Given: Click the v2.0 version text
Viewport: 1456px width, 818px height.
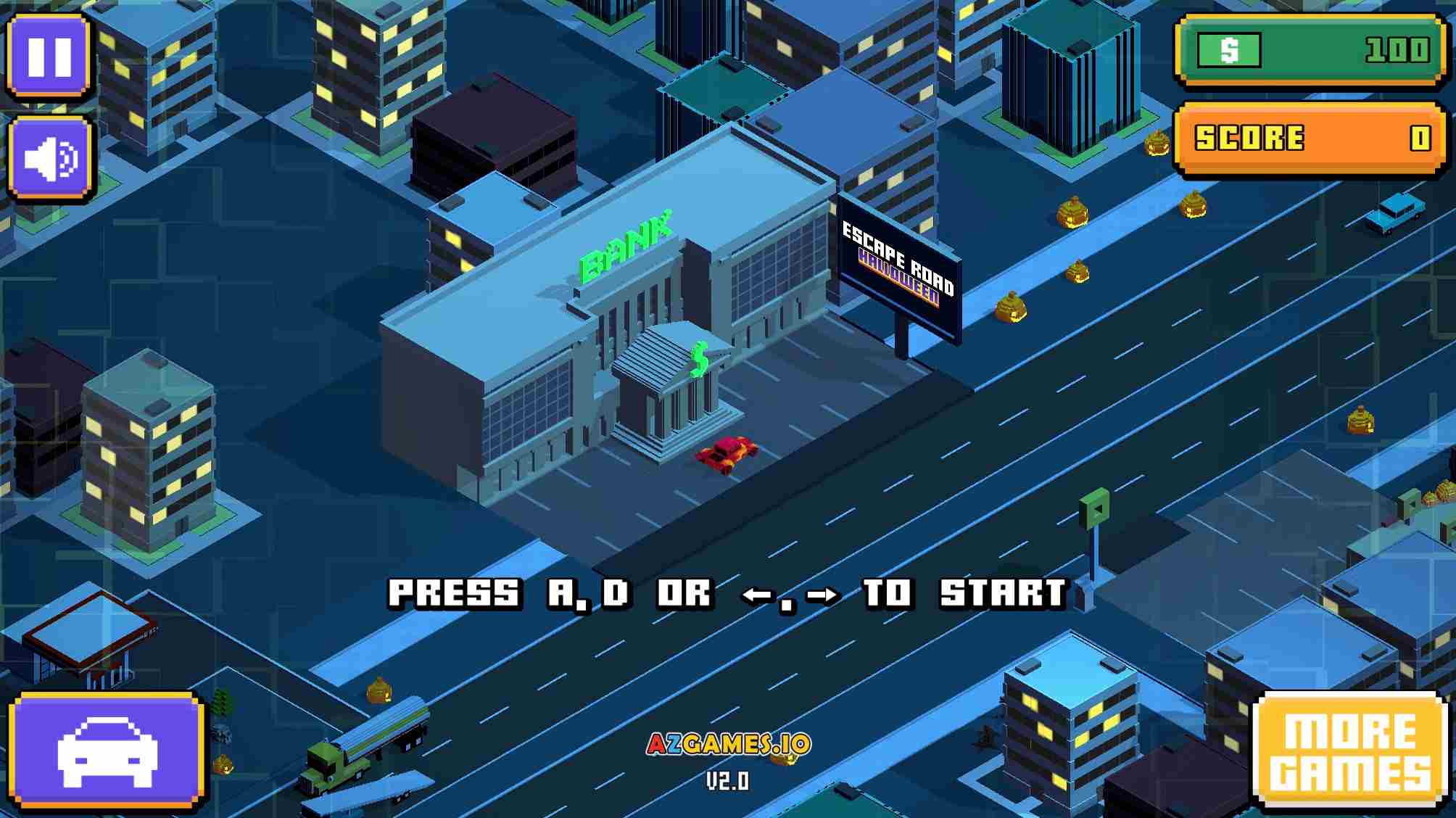Looking at the screenshot, I should coord(728,782).
